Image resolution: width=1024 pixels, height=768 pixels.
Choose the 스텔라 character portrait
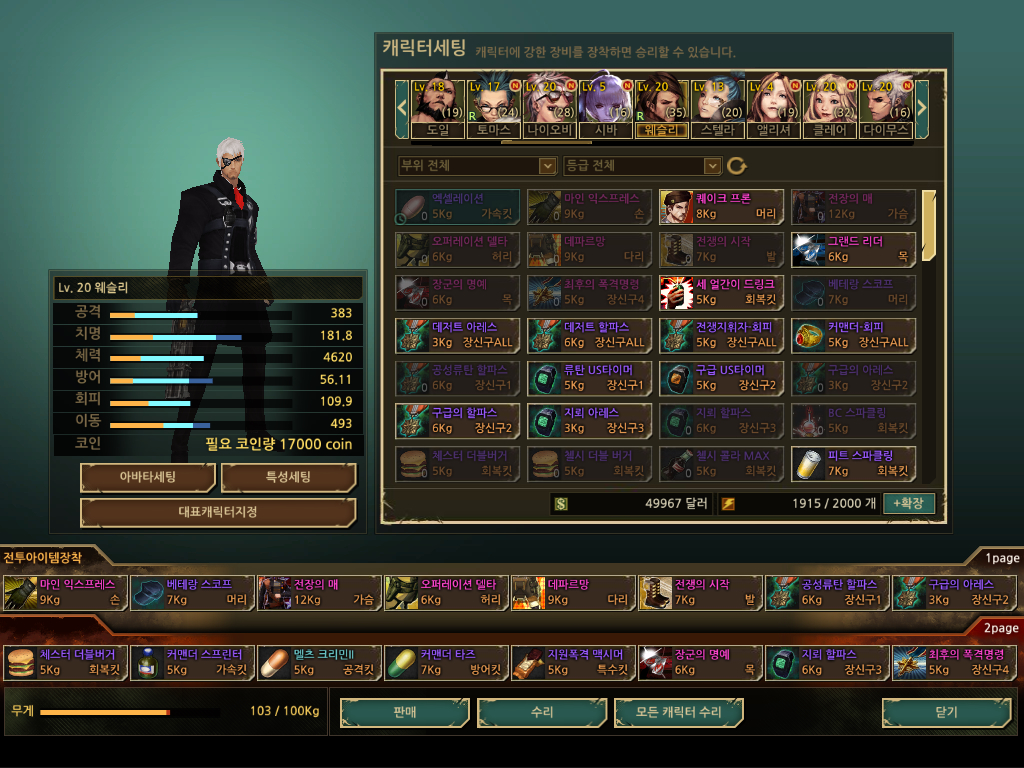[x=717, y=105]
